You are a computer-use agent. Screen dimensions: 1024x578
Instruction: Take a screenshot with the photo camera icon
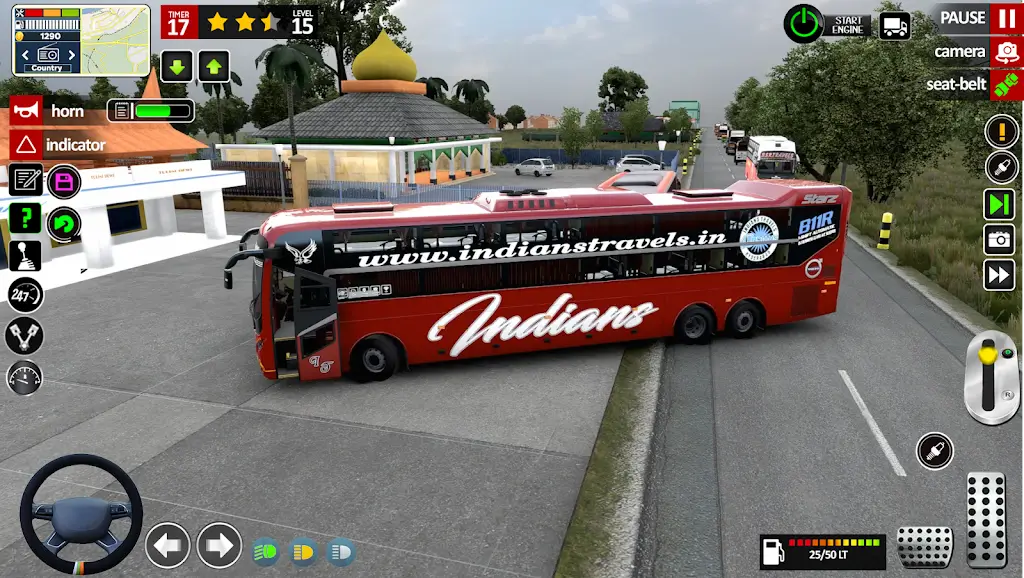(x=999, y=239)
